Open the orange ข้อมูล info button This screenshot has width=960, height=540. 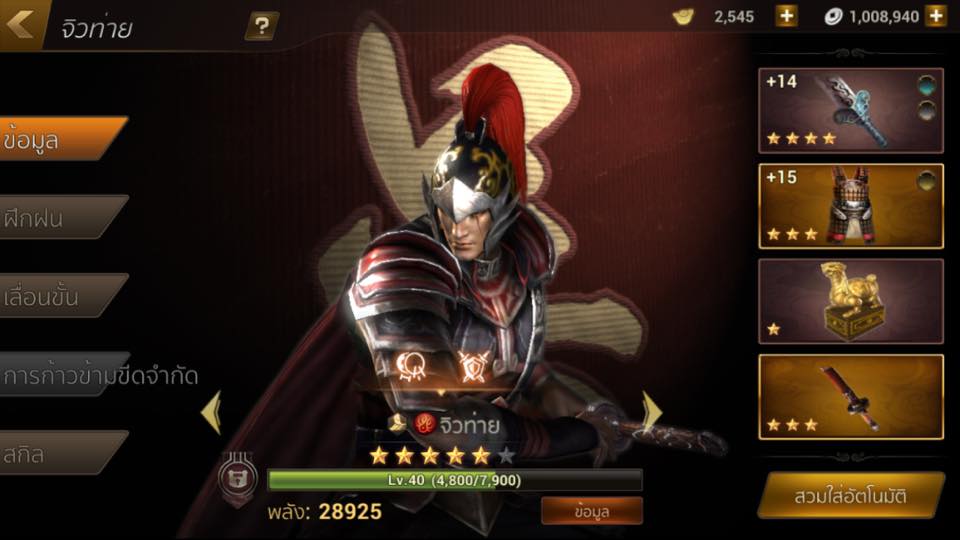point(592,510)
